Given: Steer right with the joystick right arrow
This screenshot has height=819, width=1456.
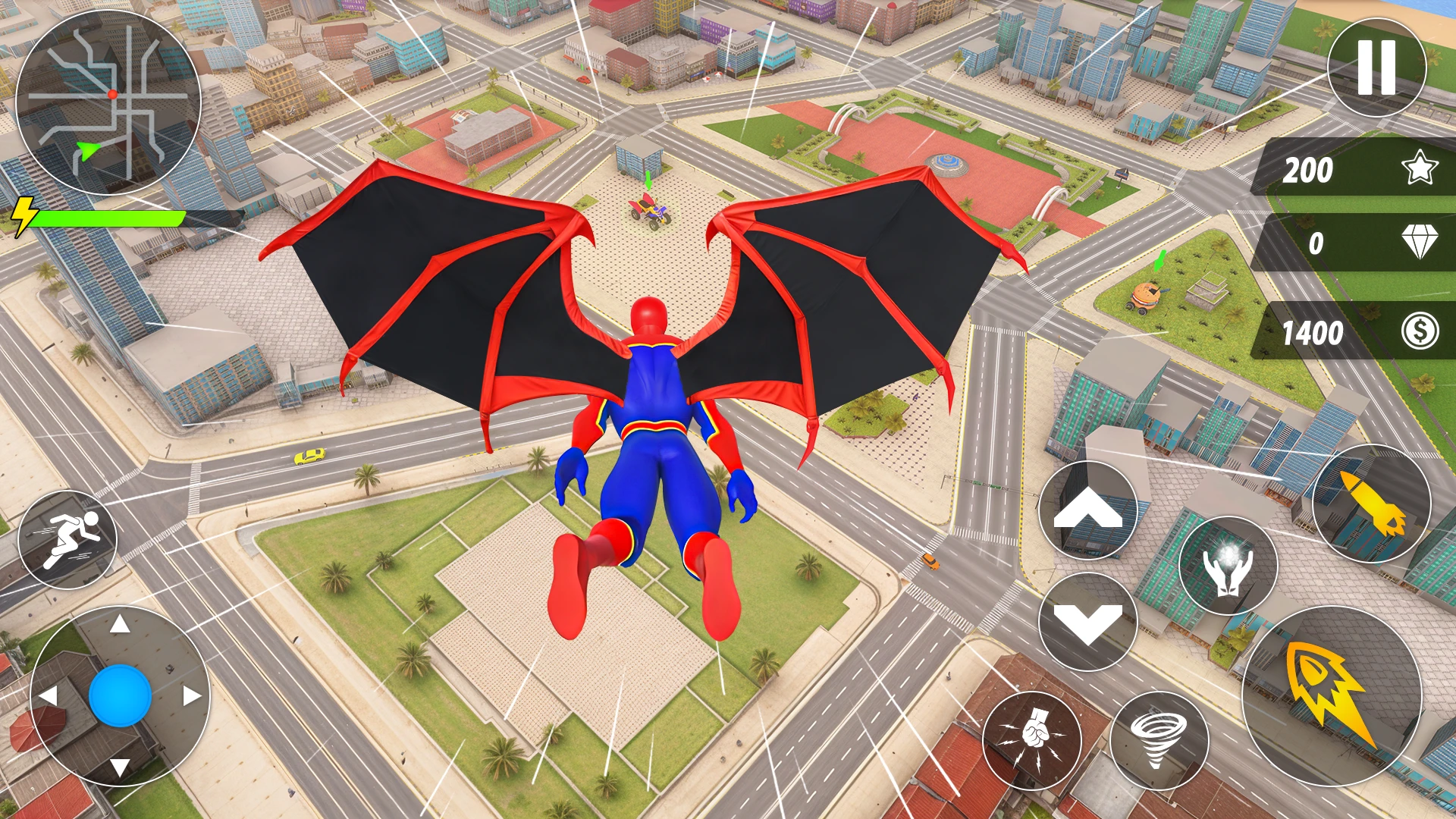Looking at the screenshot, I should [192, 695].
